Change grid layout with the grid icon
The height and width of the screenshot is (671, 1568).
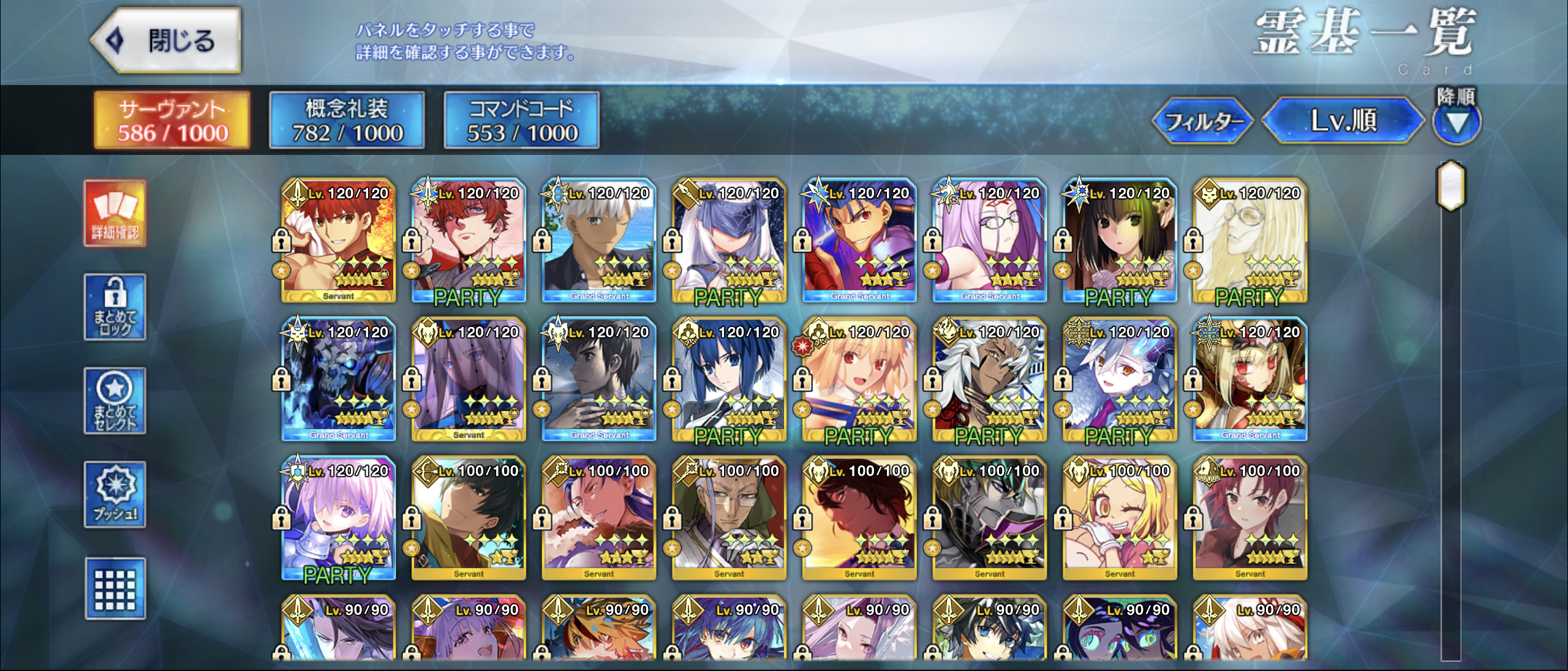point(115,588)
